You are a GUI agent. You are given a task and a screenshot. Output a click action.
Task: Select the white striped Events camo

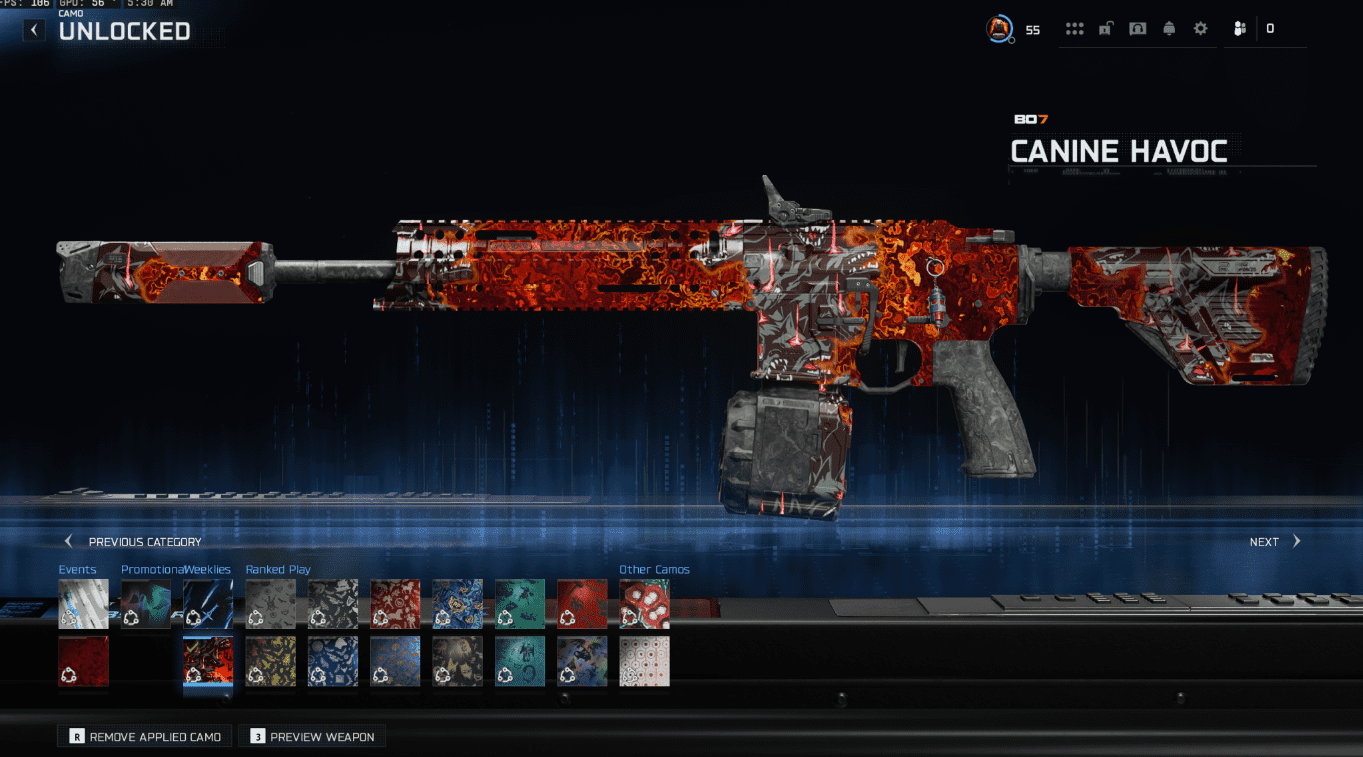(x=84, y=604)
